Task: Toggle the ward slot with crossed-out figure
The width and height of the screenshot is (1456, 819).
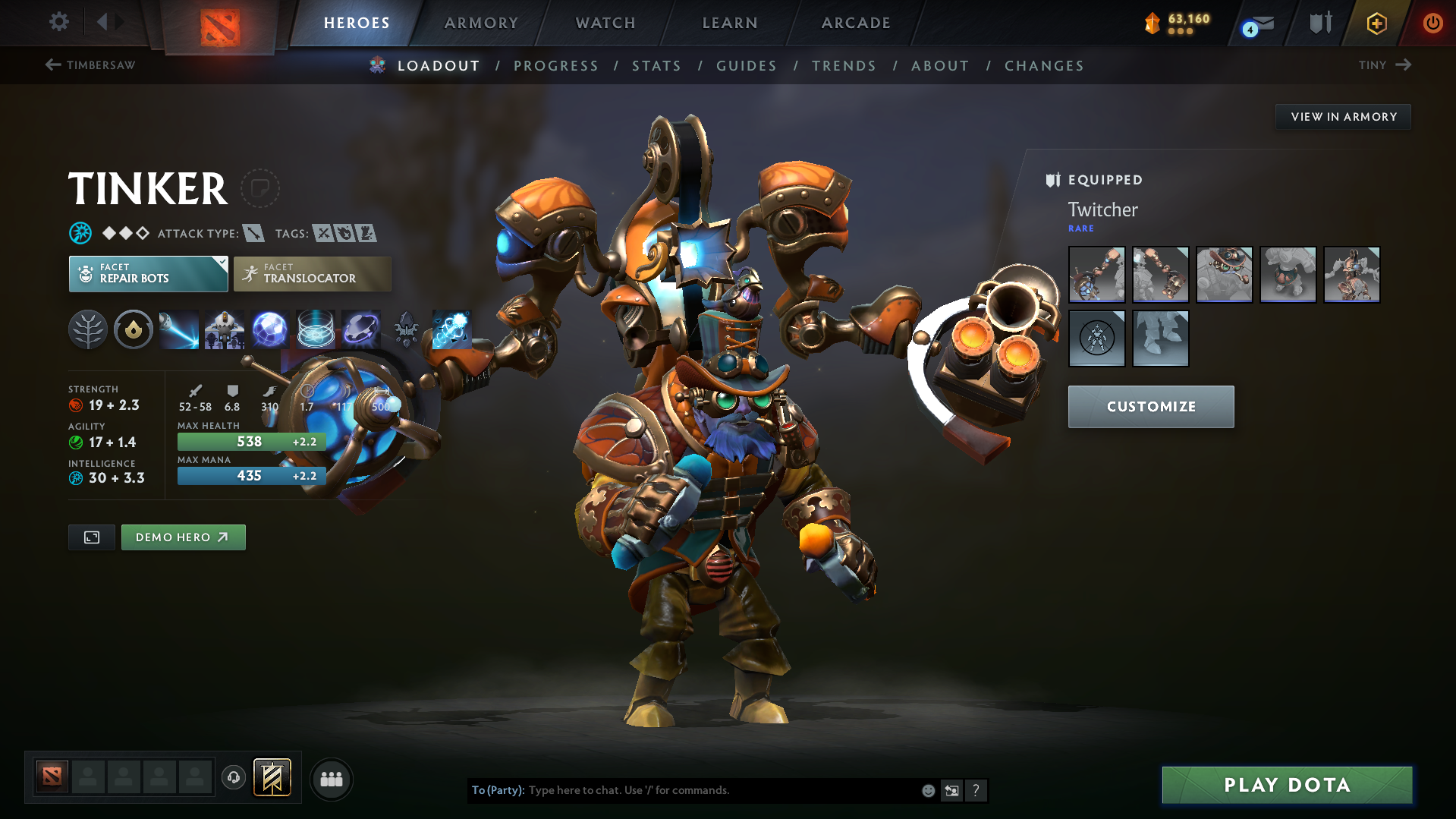Action: coord(1097,339)
